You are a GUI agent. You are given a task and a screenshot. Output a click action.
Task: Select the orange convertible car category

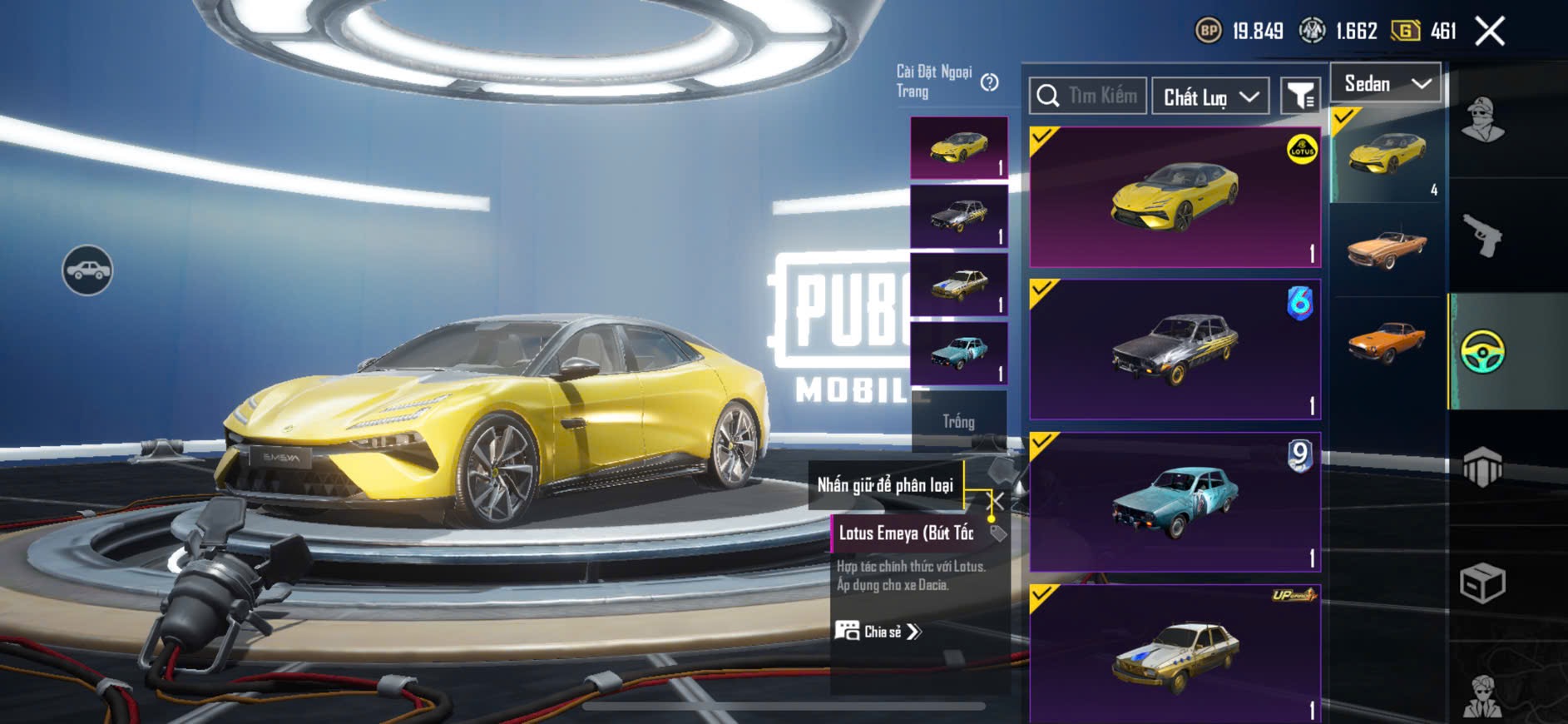pos(1387,248)
